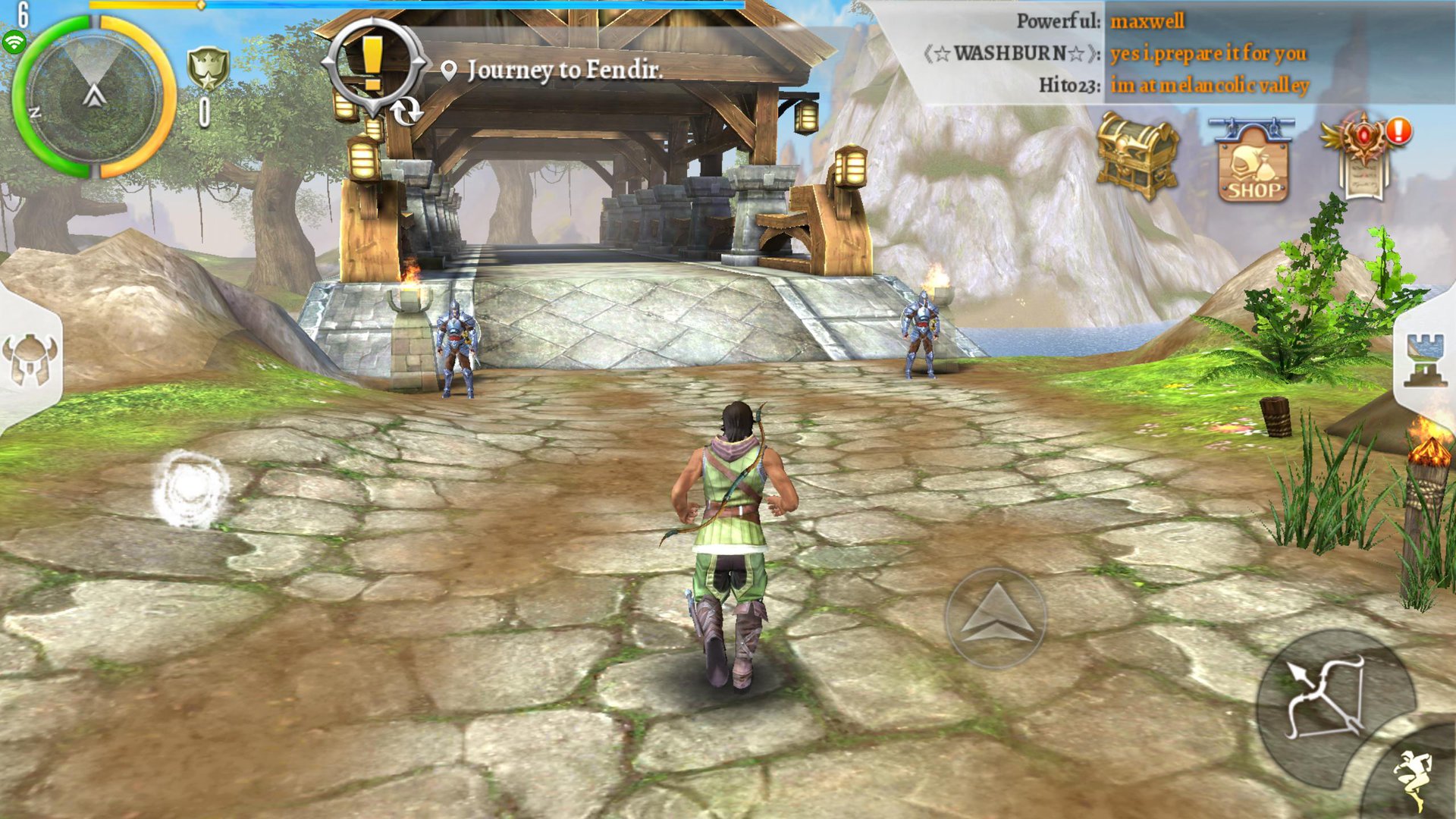Fire the bow and arrow attack

pos(1327,699)
